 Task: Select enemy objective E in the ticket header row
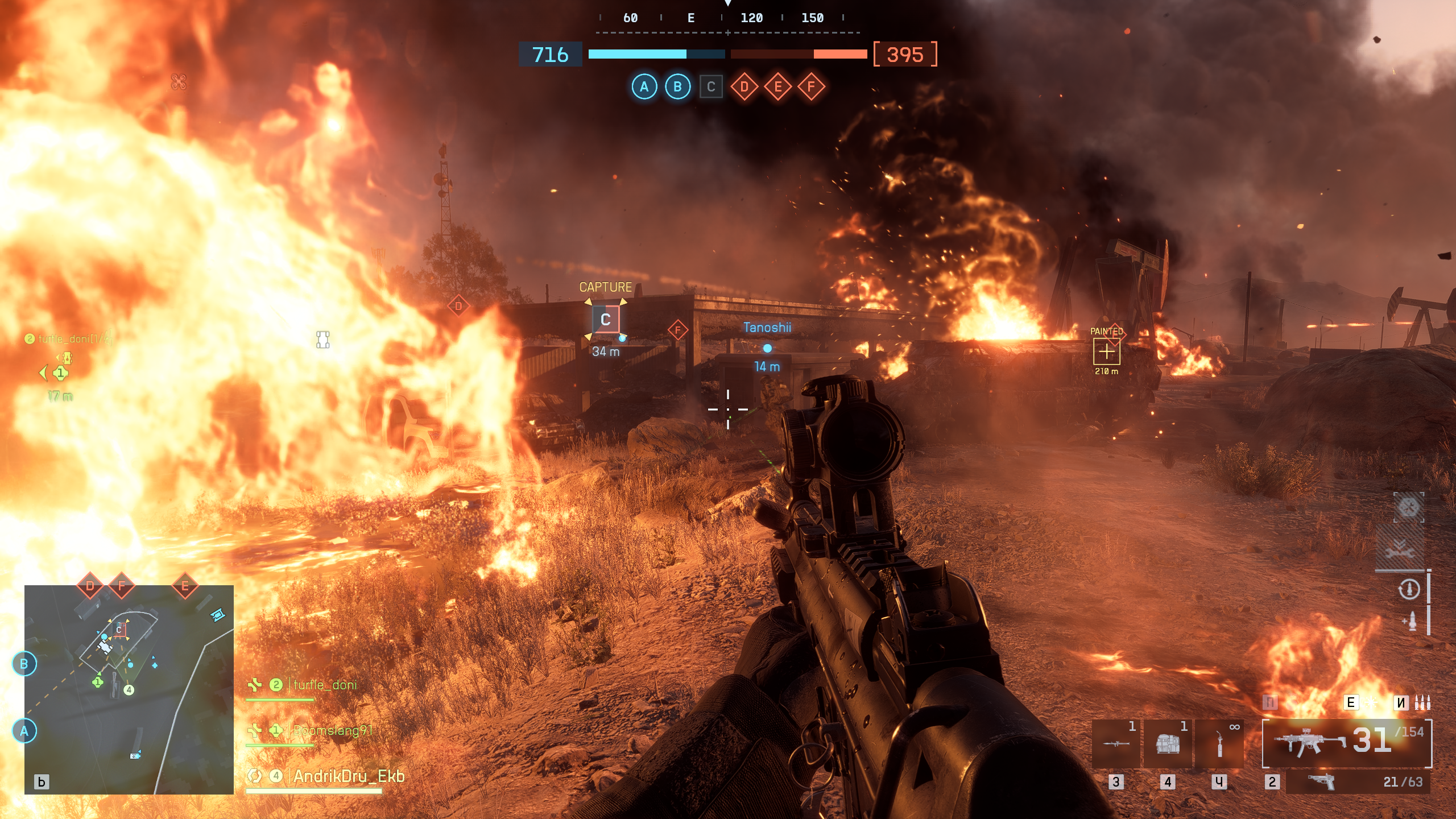pos(777,87)
